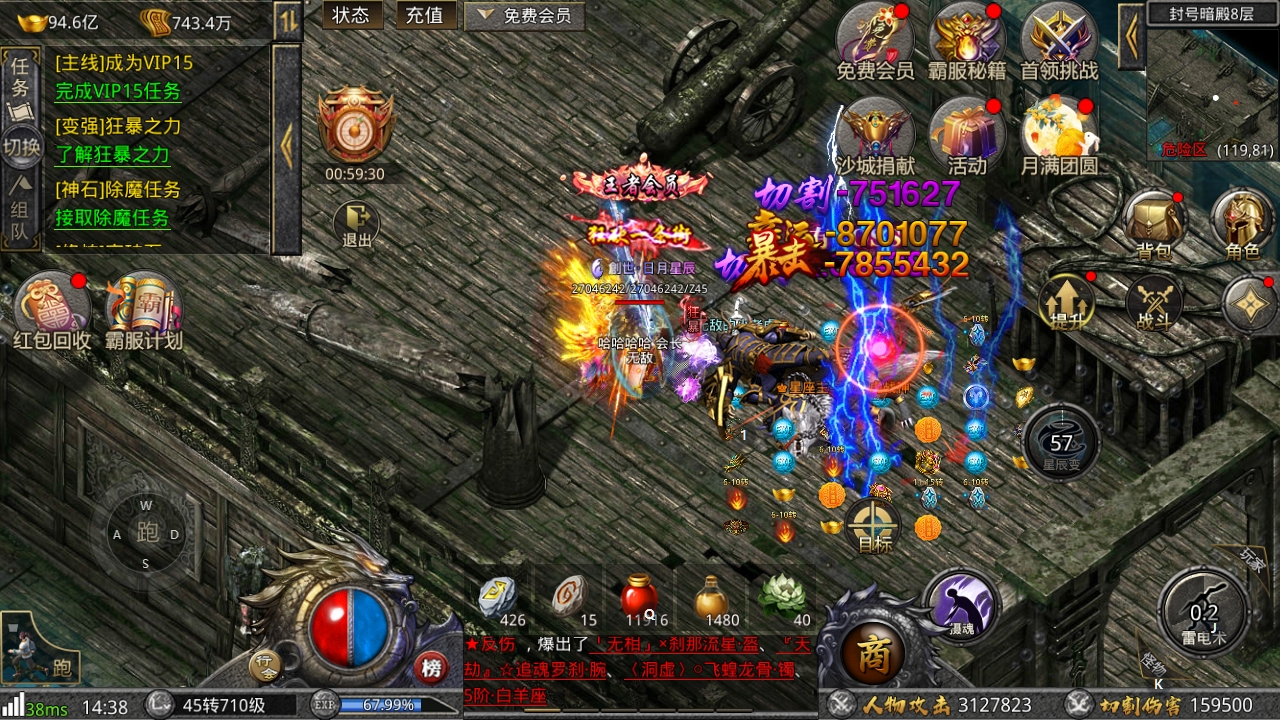Accept the 接取除魔任务 quest link
The height and width of the screenshot is (720, 1280).
click(x=112, y=217)
